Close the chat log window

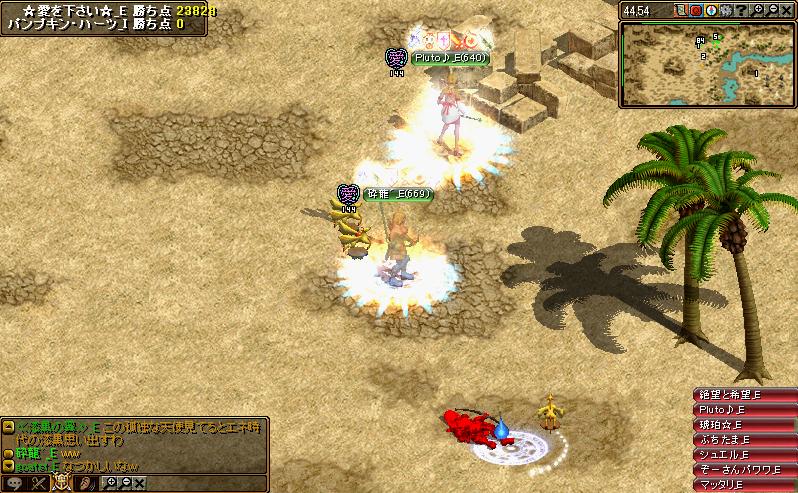[x=139, y=483]
